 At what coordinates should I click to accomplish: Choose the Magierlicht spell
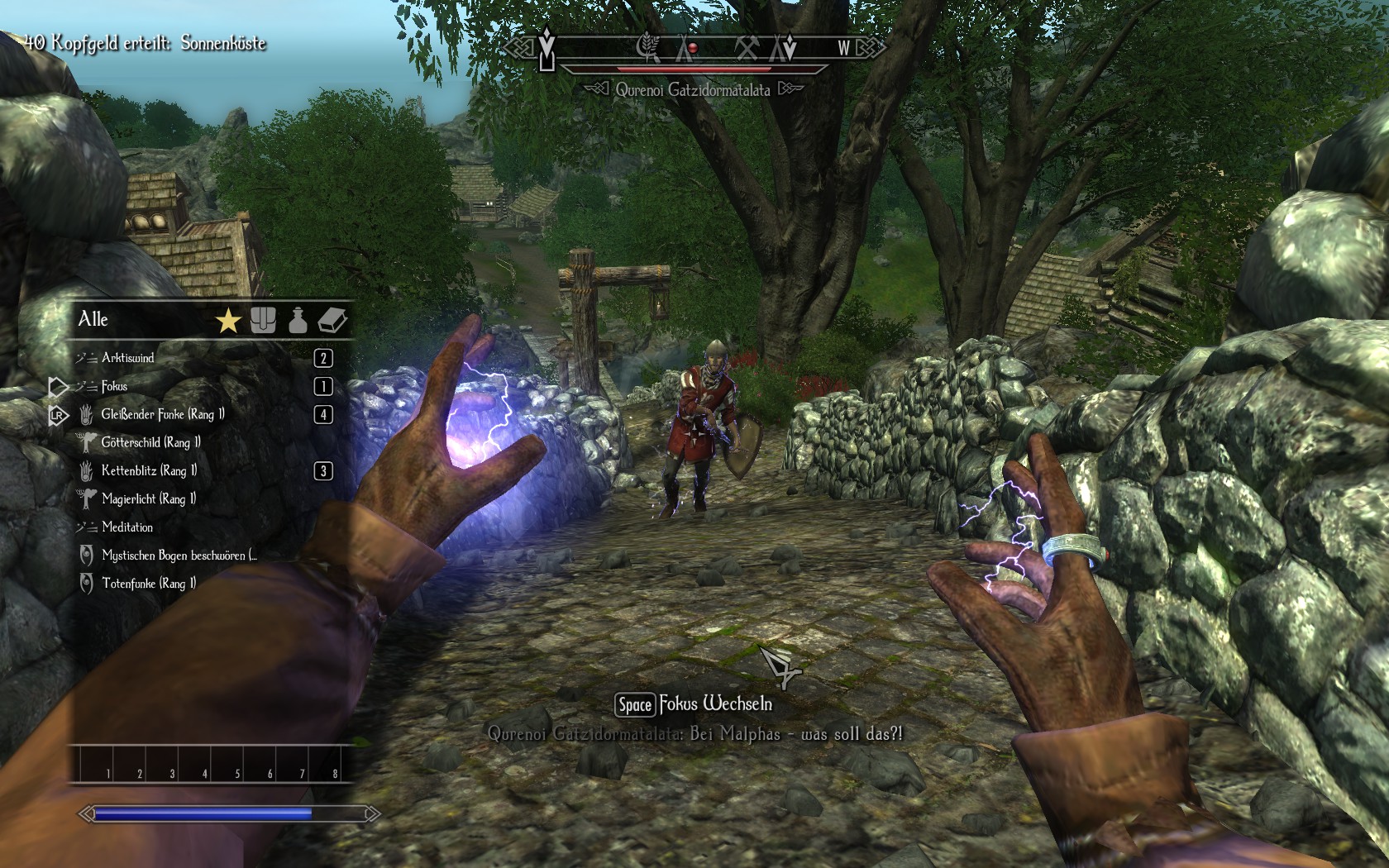coord(149,498)
